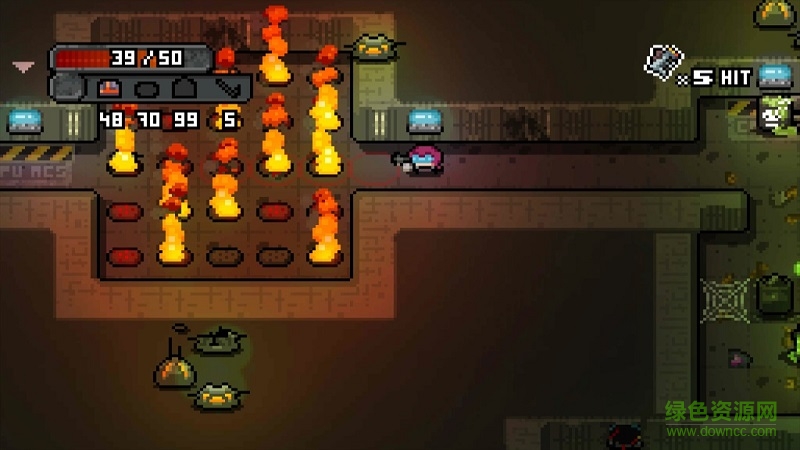Choose the oval-shaped weapon slot
Viewport: 800px width, 450px height.
[x=147, y=89]
